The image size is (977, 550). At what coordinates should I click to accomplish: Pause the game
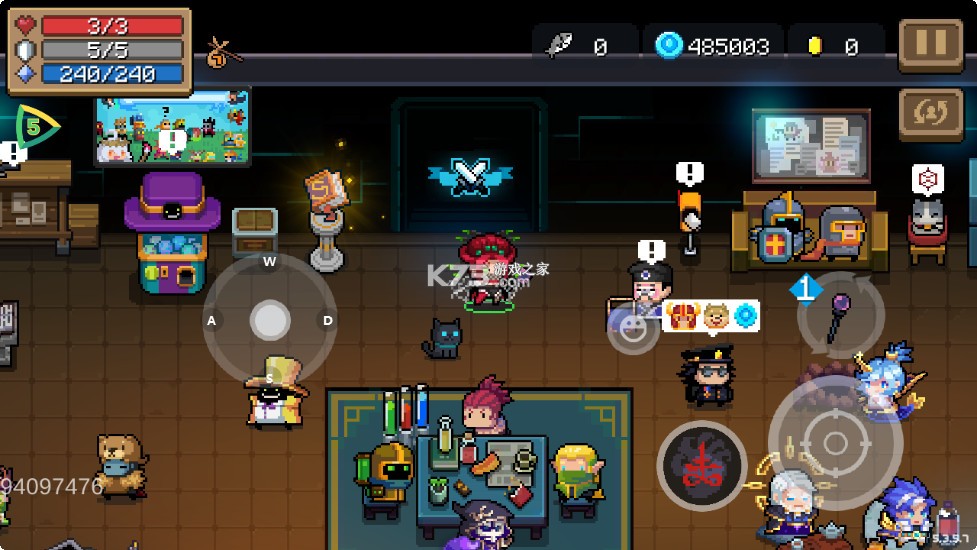[x=930, y=46]
